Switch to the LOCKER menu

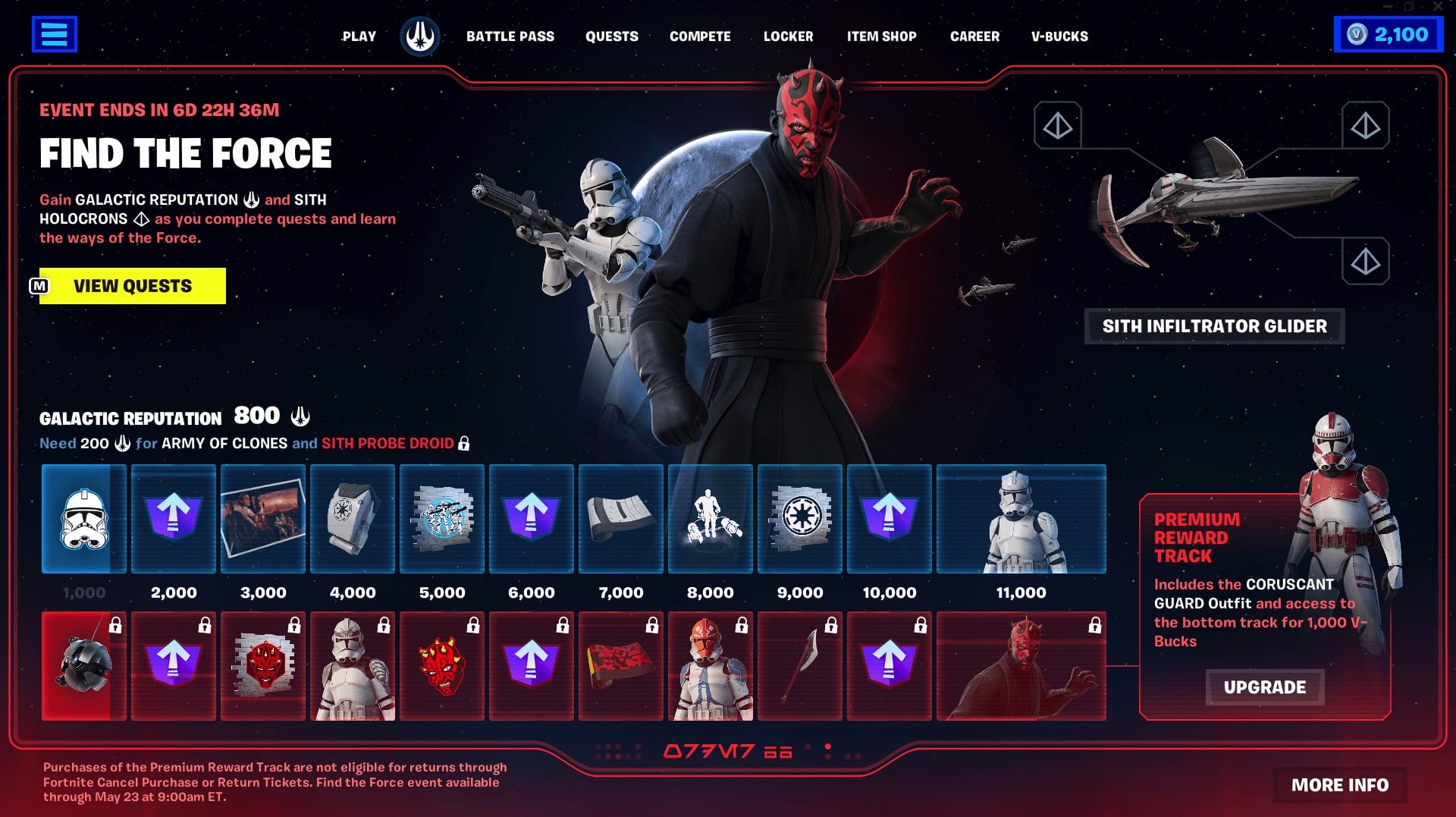click(788, 36)
